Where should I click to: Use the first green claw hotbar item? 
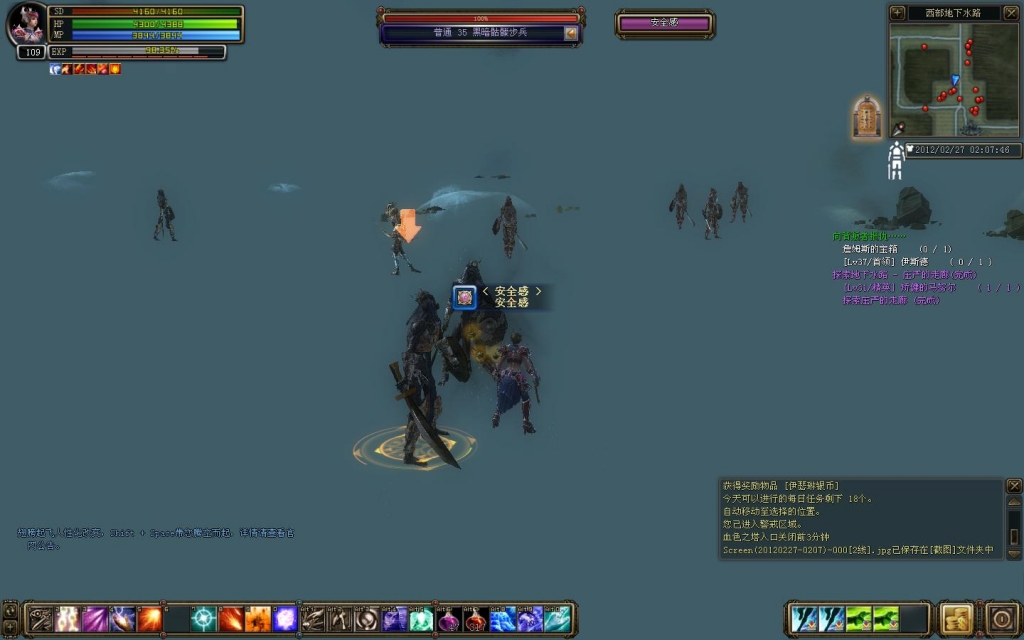859,619
